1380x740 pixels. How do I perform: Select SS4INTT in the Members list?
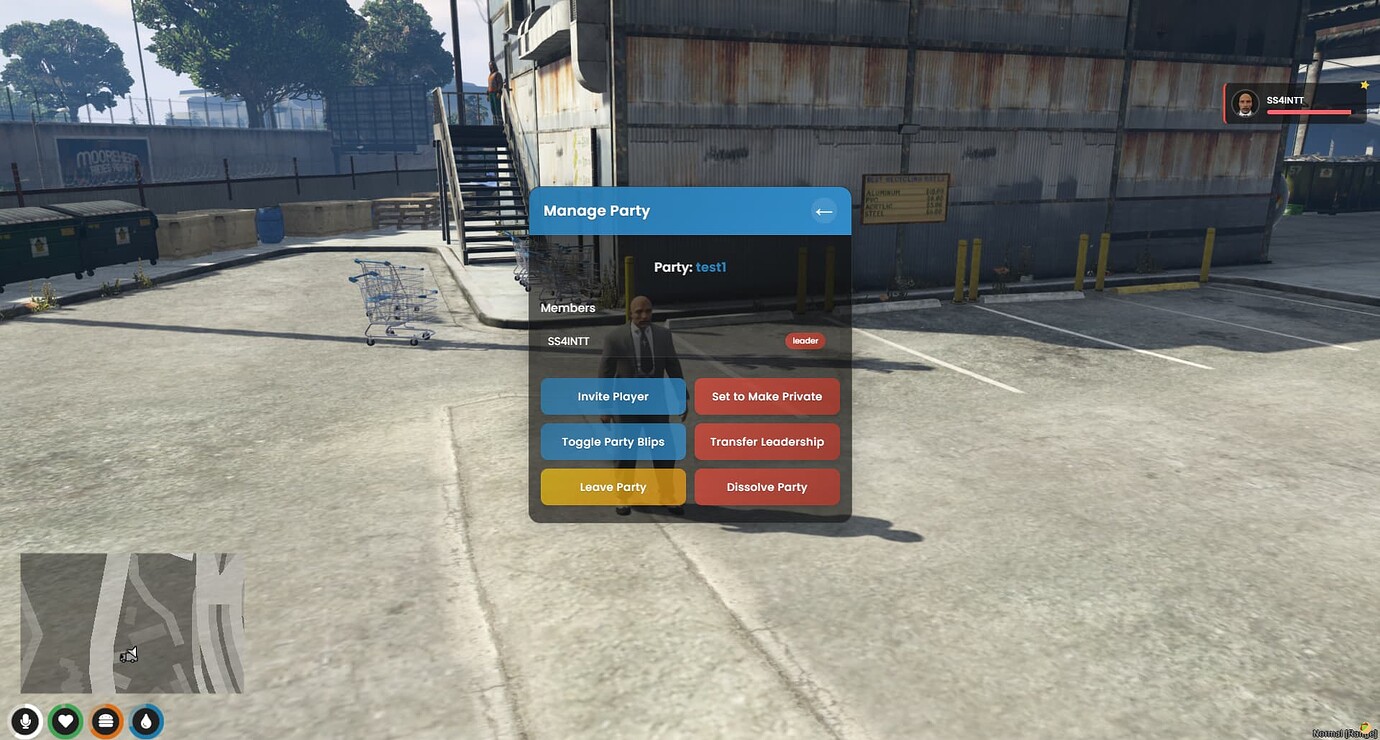pyautogui.click(x=569, y=340)
